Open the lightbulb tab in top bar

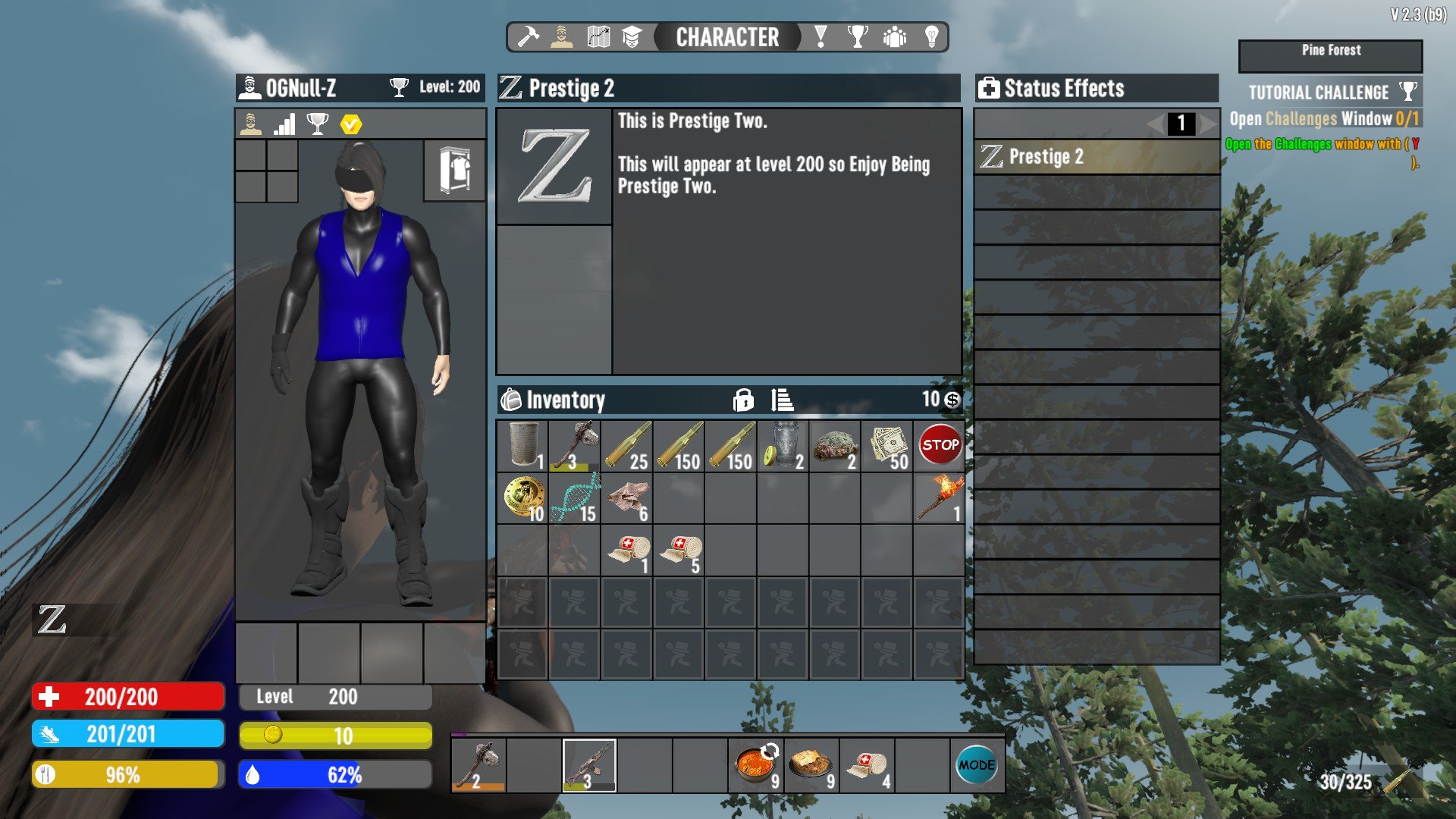(x=932, y=36)
